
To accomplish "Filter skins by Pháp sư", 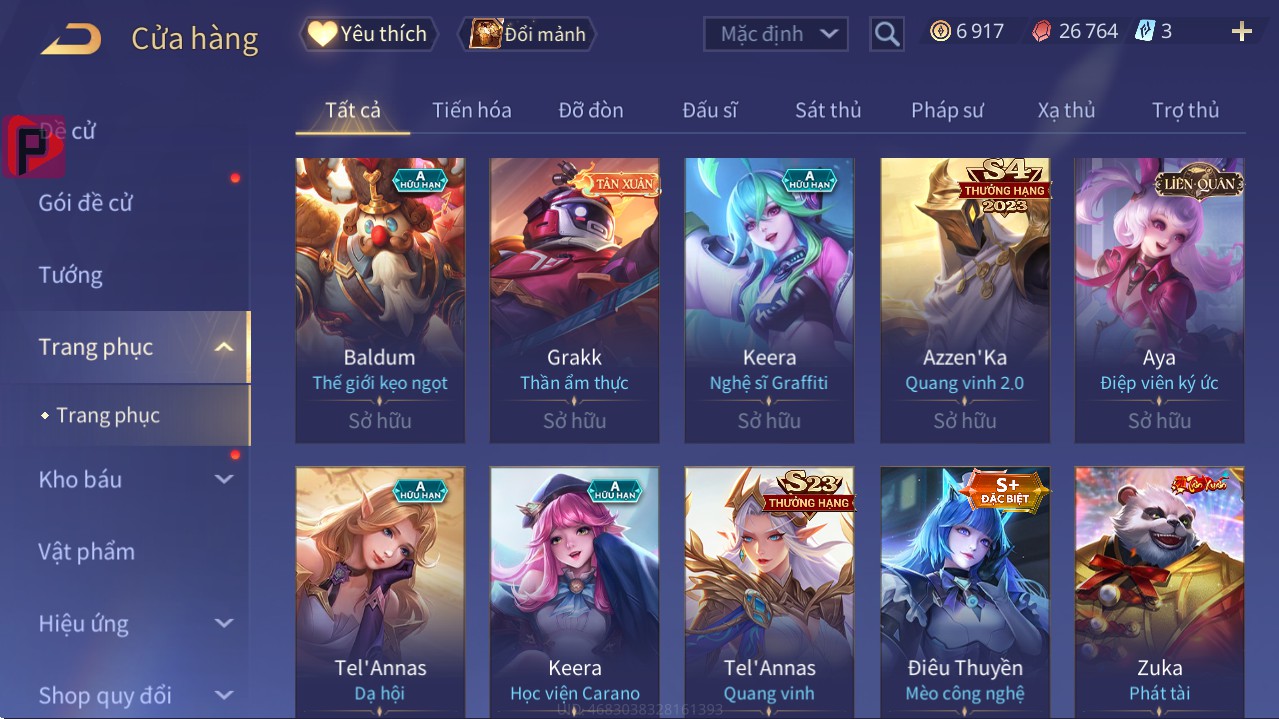I will coord(947,110).
